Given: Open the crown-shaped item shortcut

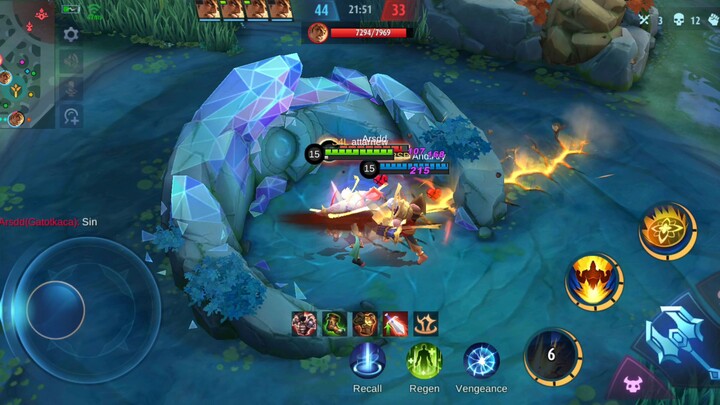Looking at the screenshot, I should pos(426,324).
